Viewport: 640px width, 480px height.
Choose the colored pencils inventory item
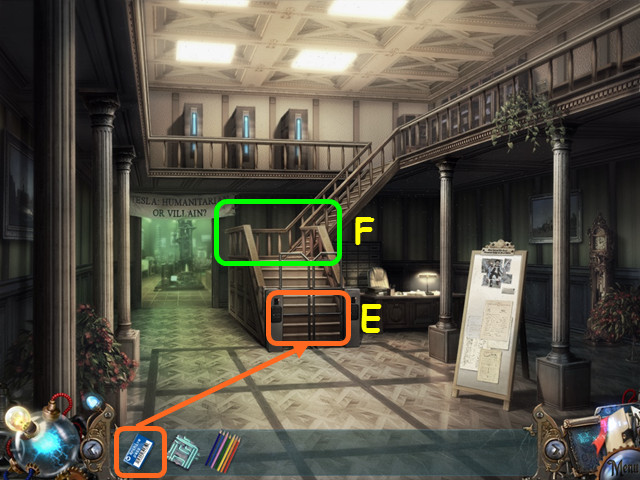pos(223,449)
